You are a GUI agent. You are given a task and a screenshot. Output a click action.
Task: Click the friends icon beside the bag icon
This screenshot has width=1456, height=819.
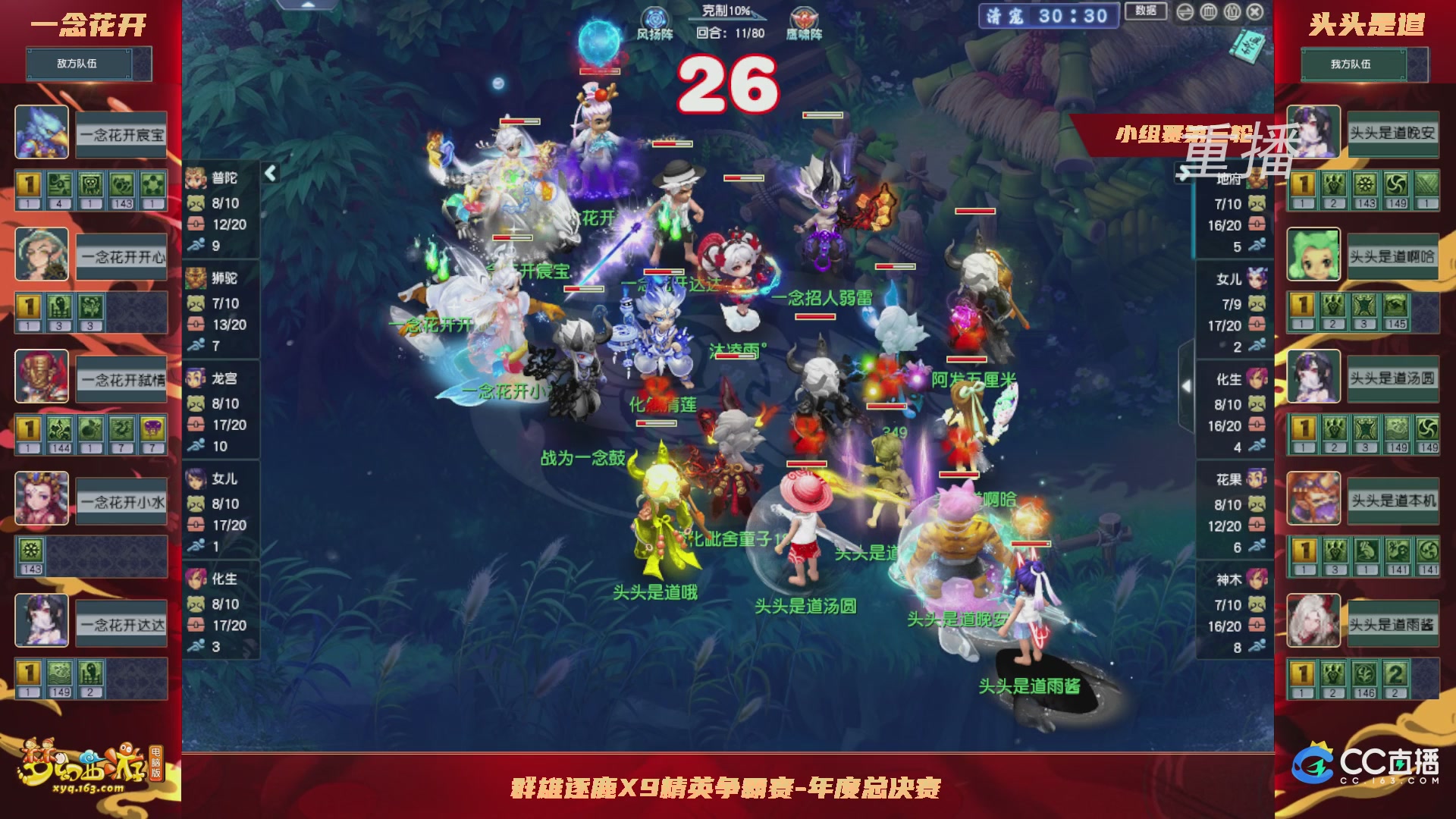click(x=1231, y=13)
